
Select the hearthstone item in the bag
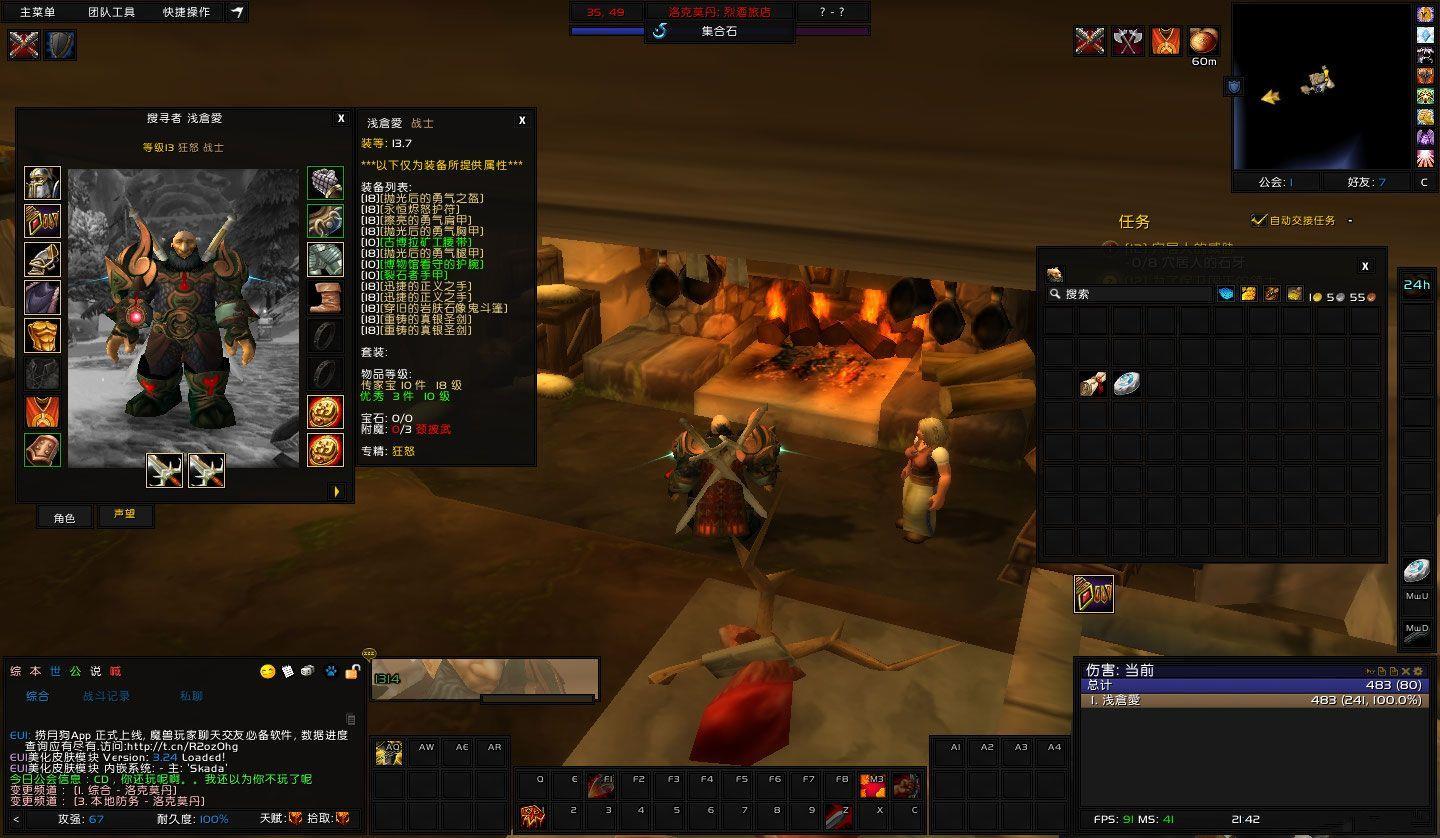click(x=1127, y=384)
